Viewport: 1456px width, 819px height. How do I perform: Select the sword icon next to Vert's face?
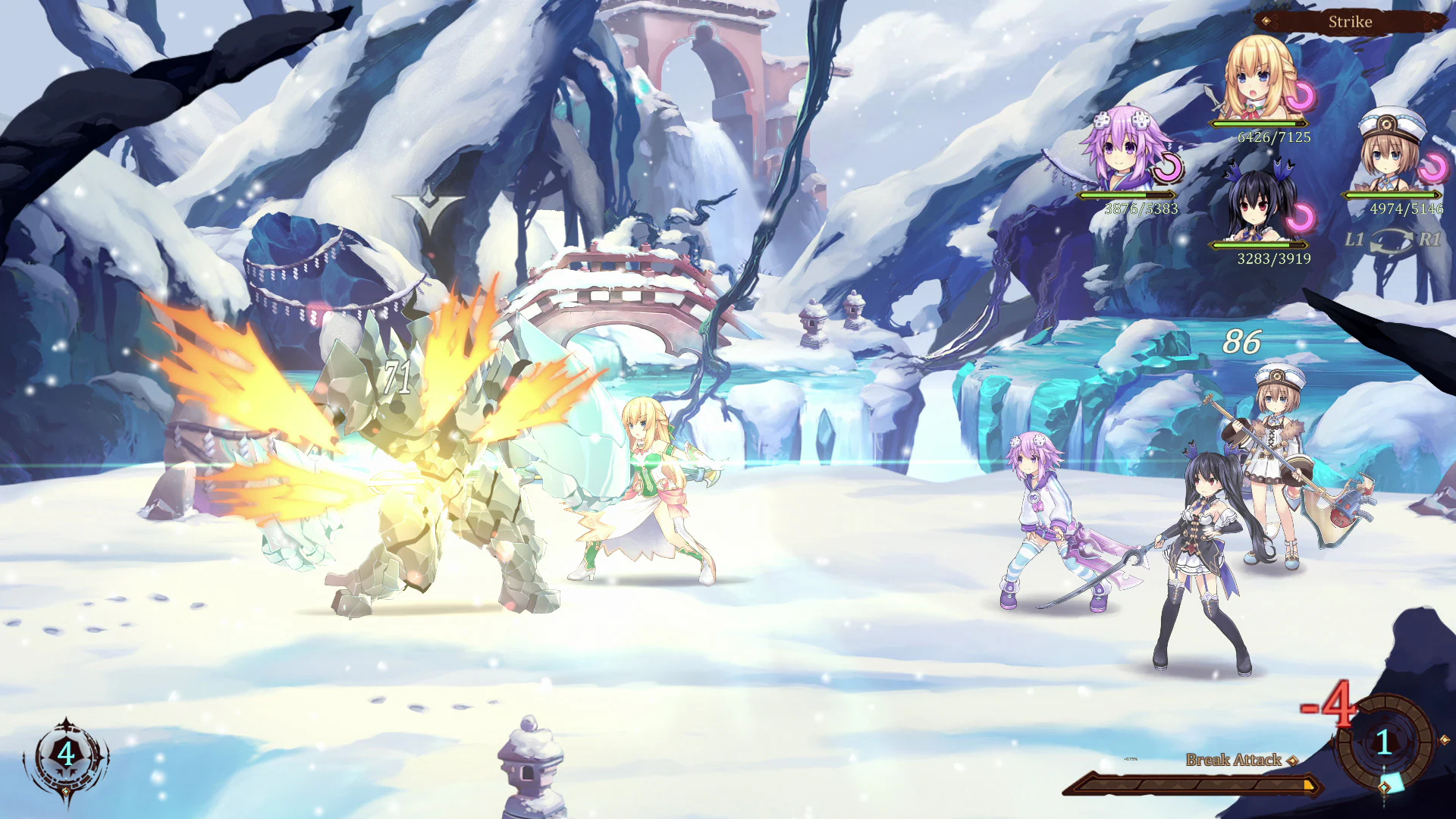coord(1213,99)
